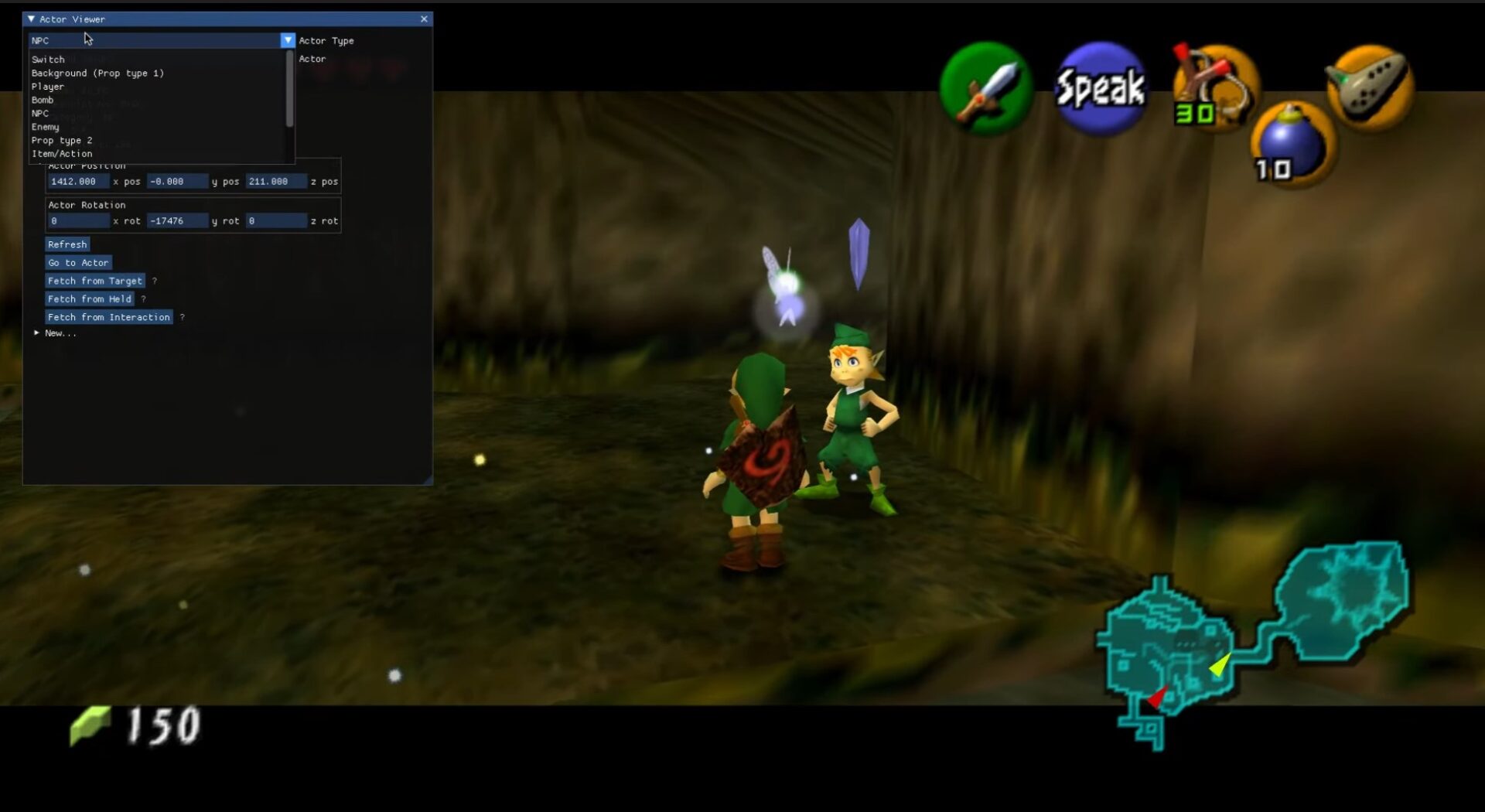Click the y rot field showing -17476
1485x812 pixels.
coord(177,220)
